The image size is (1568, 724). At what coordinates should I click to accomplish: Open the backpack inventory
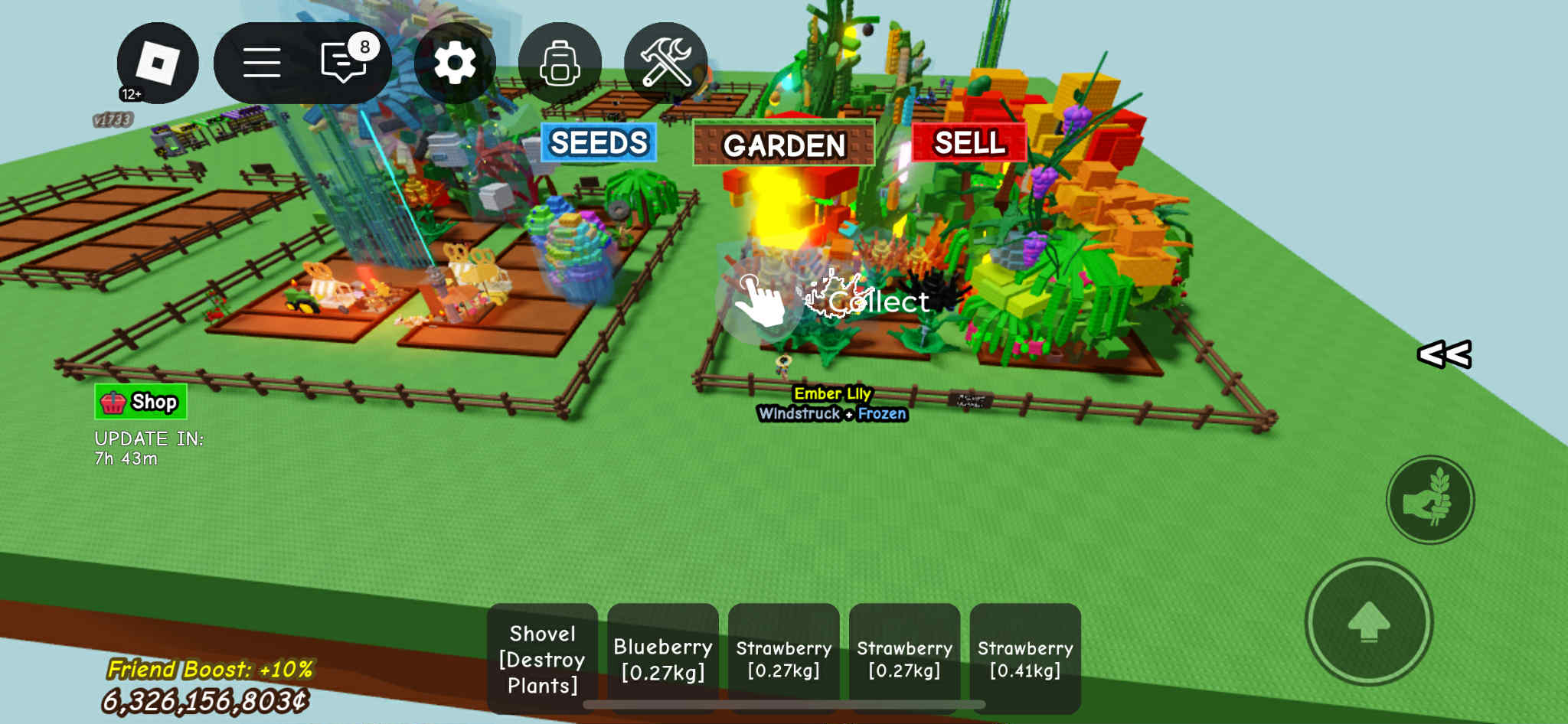(x=560, y=63)
